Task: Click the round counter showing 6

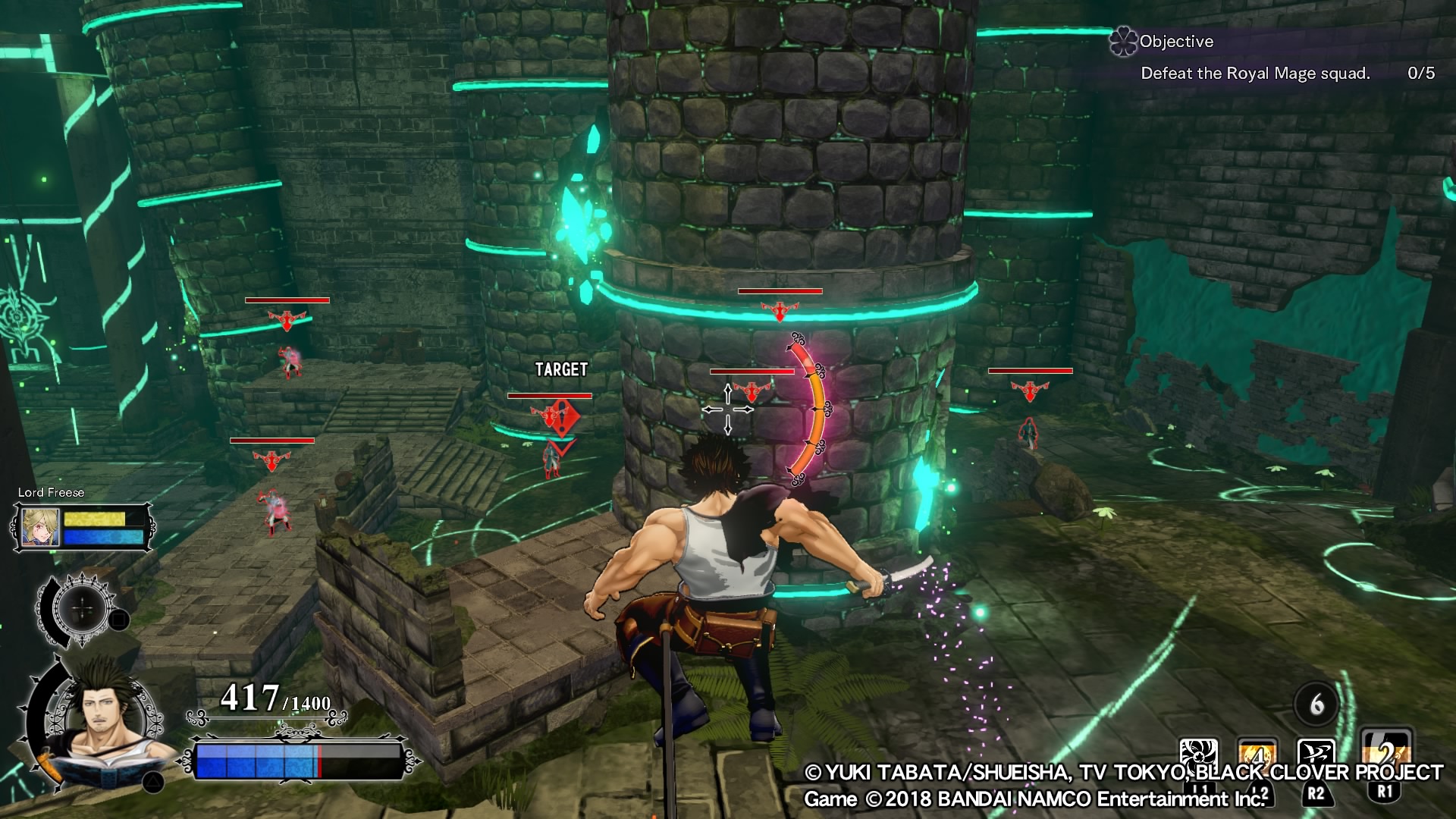Action: coord(1316,704)
